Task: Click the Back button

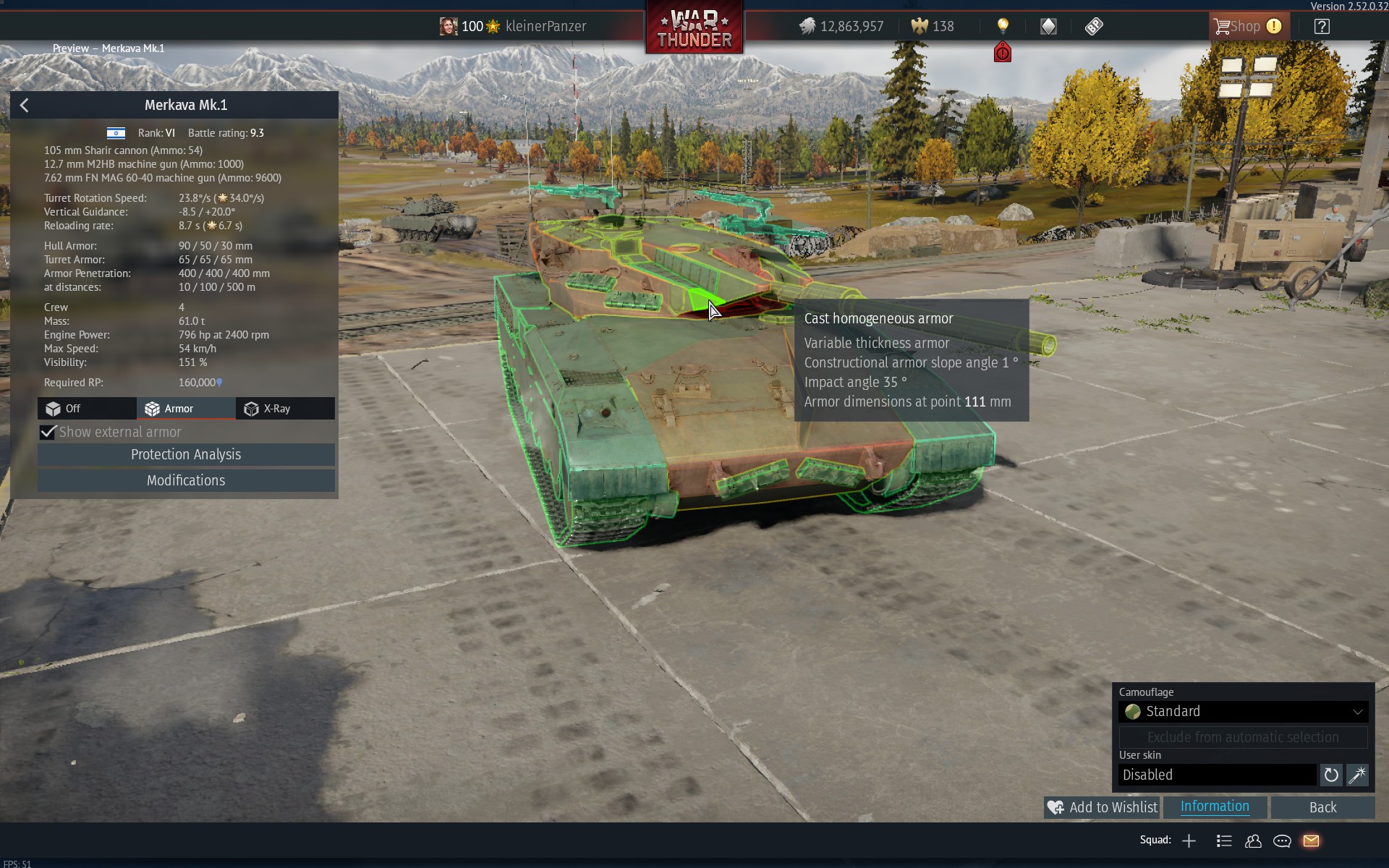Action: 1322,807
